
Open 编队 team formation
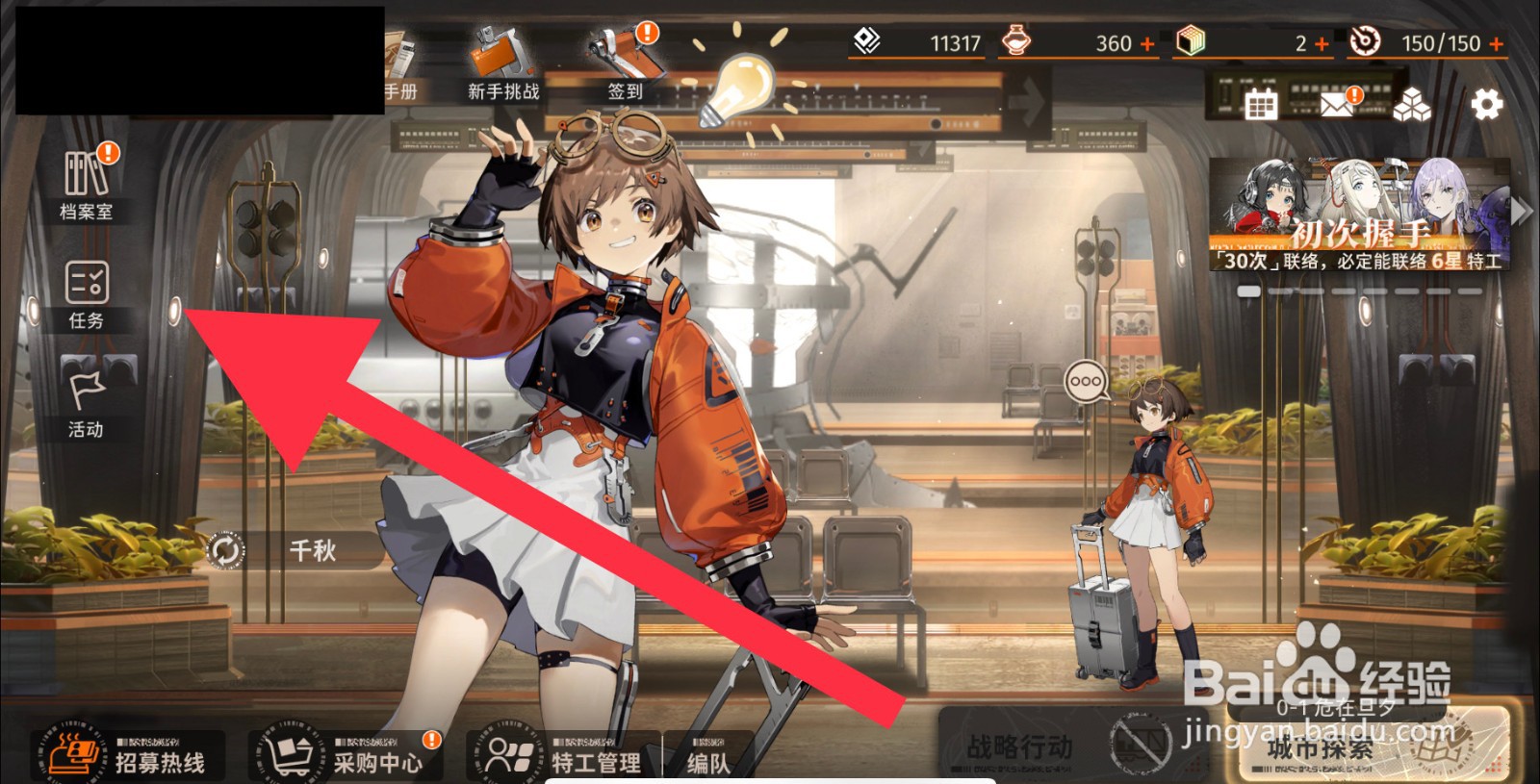[709, 757]
